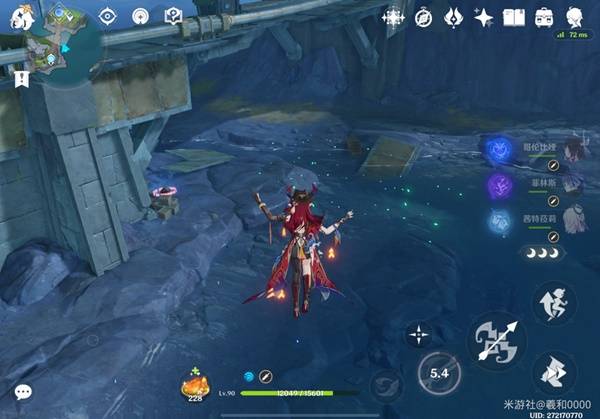Open the inventory backpack

tap(545, 17)
